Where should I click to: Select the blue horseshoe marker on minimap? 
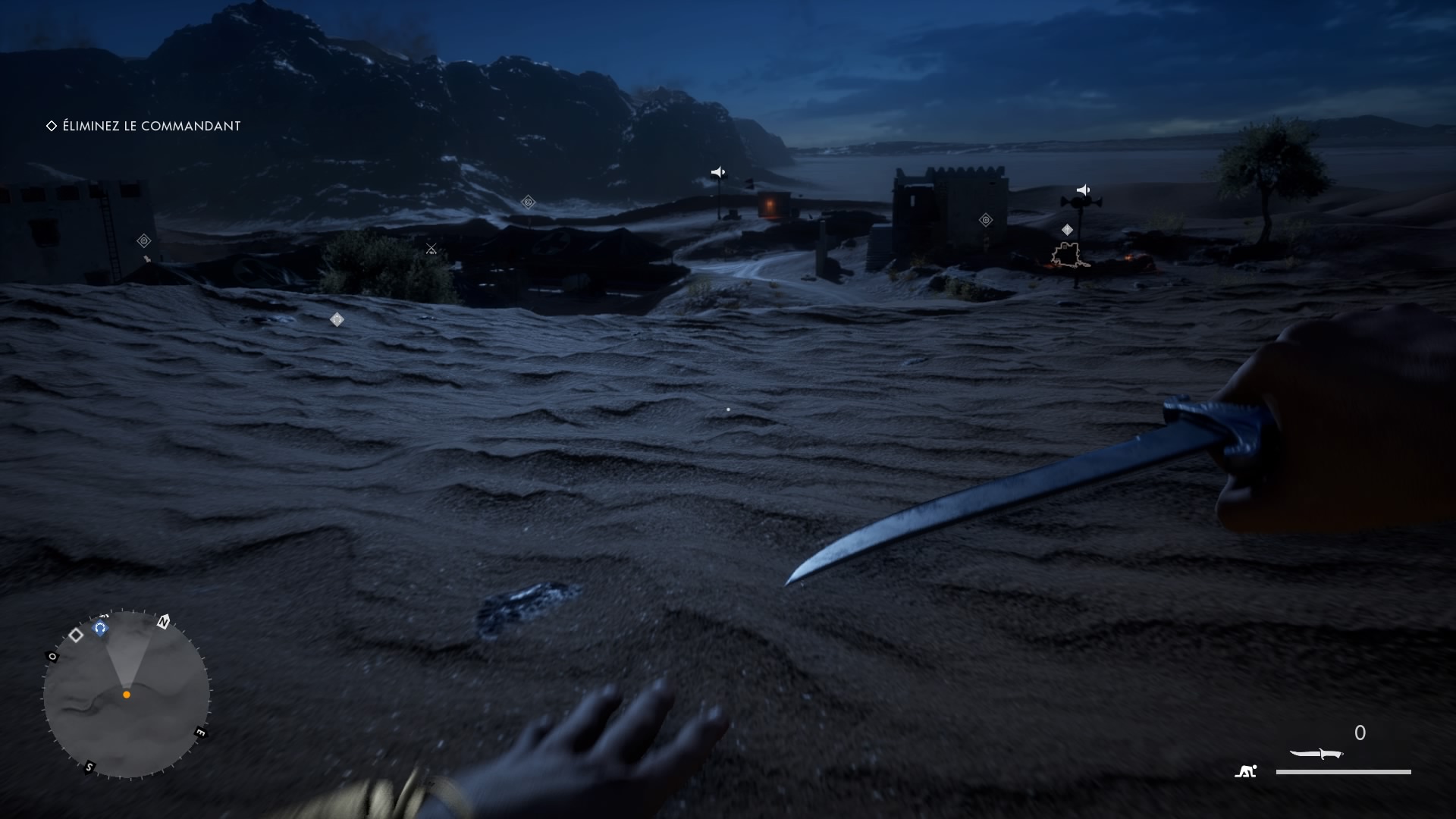point(100,628)
